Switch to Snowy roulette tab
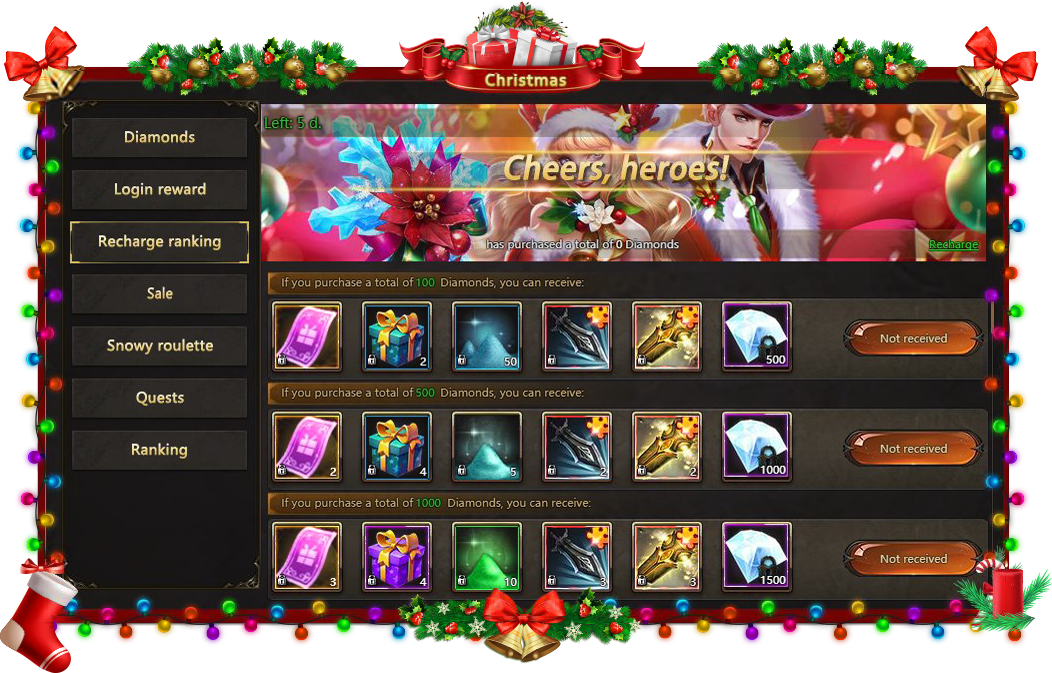 pos(159,345)
